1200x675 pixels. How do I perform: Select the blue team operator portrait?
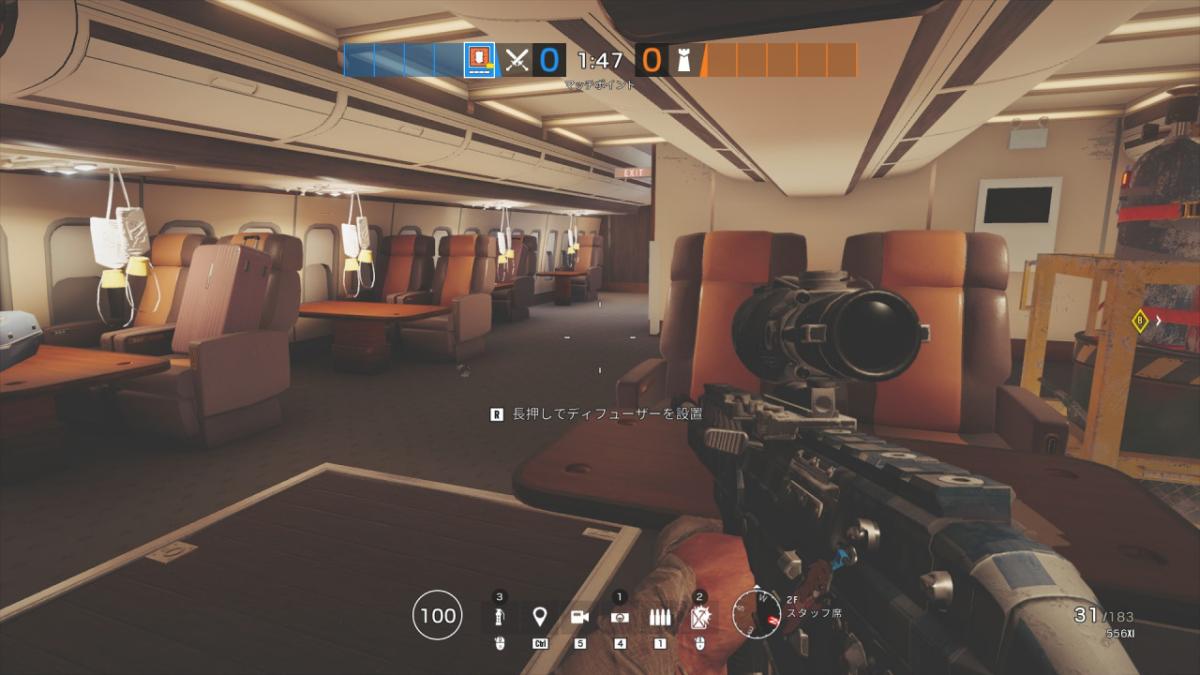point(480,59)
